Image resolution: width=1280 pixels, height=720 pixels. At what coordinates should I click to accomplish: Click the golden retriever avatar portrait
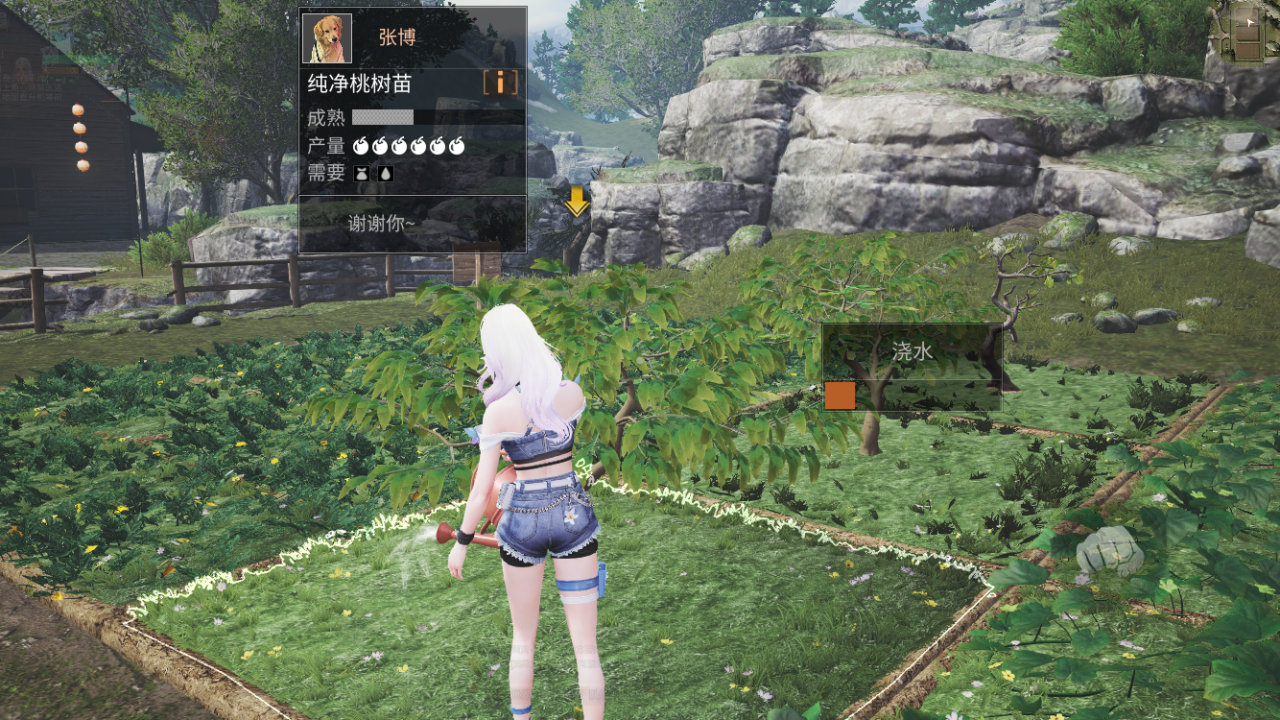point(327,38)
